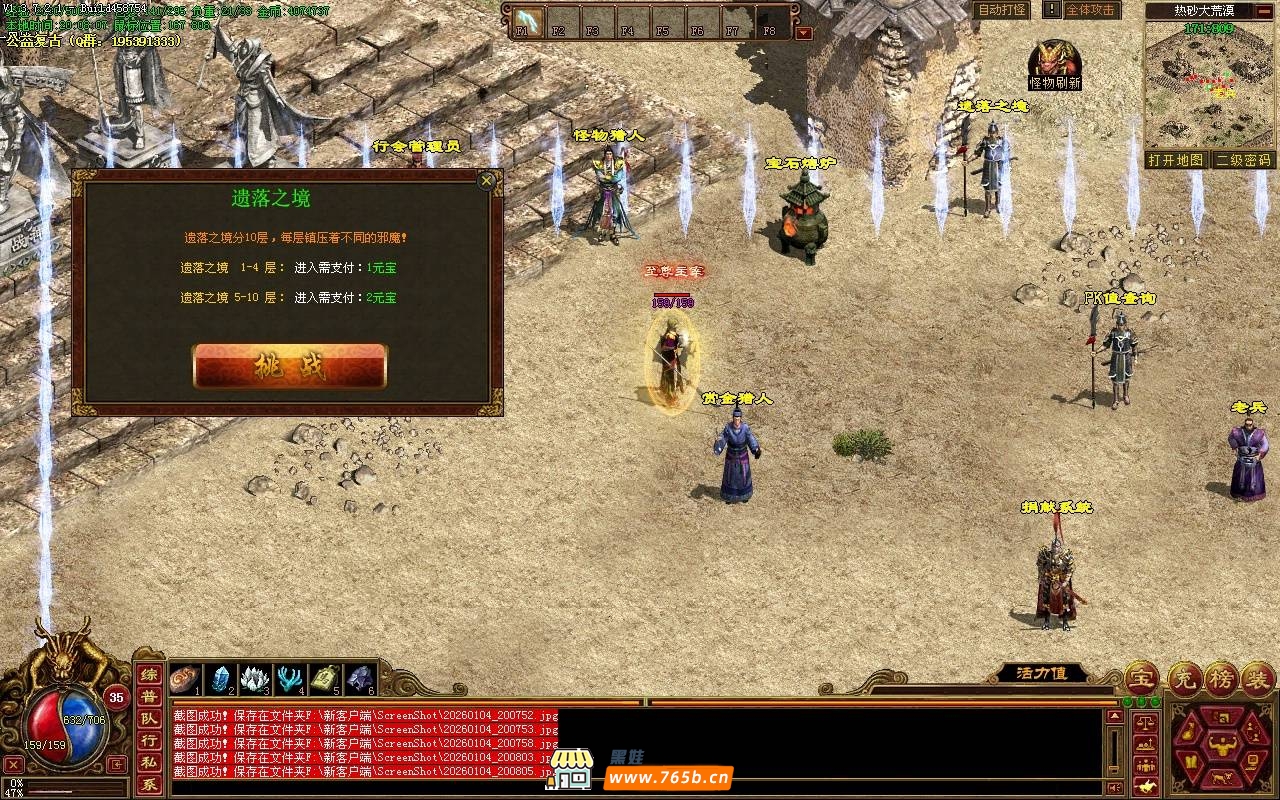The image size is (1280, 800).
Task: Use the blue crystal in slot 2
Action: pos(221,679)
